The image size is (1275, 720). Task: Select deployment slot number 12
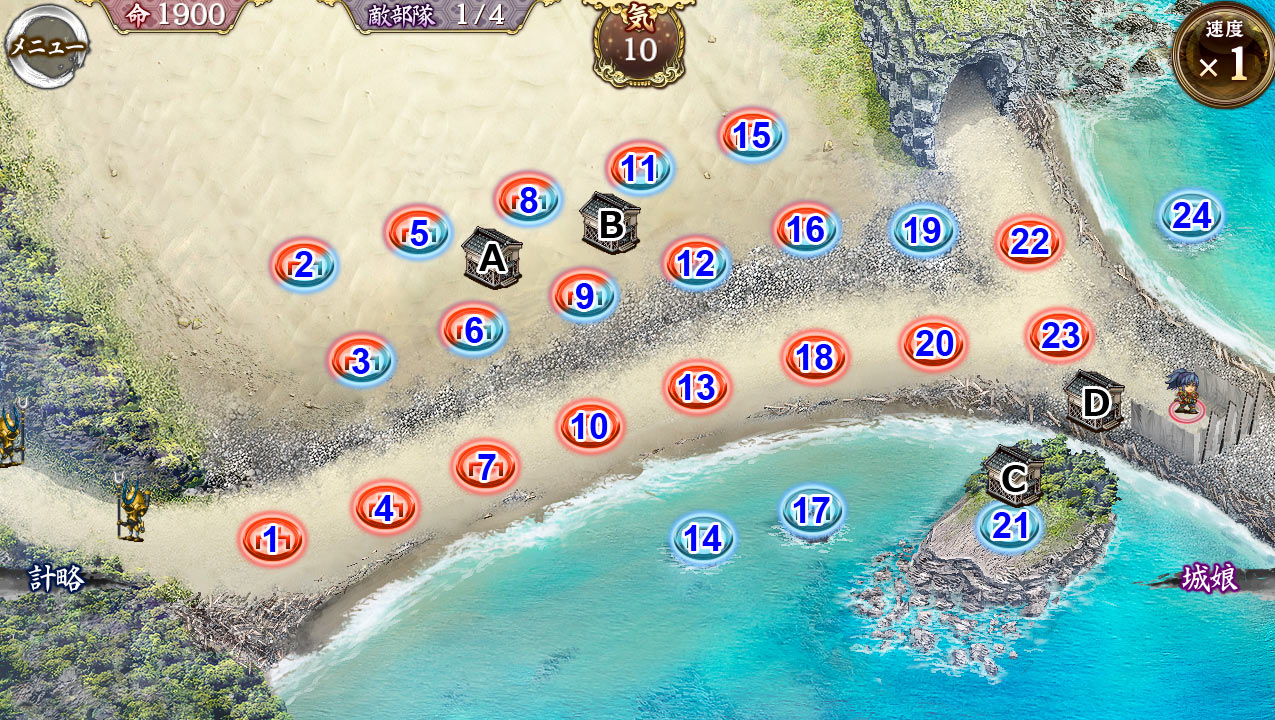(696, 264)
